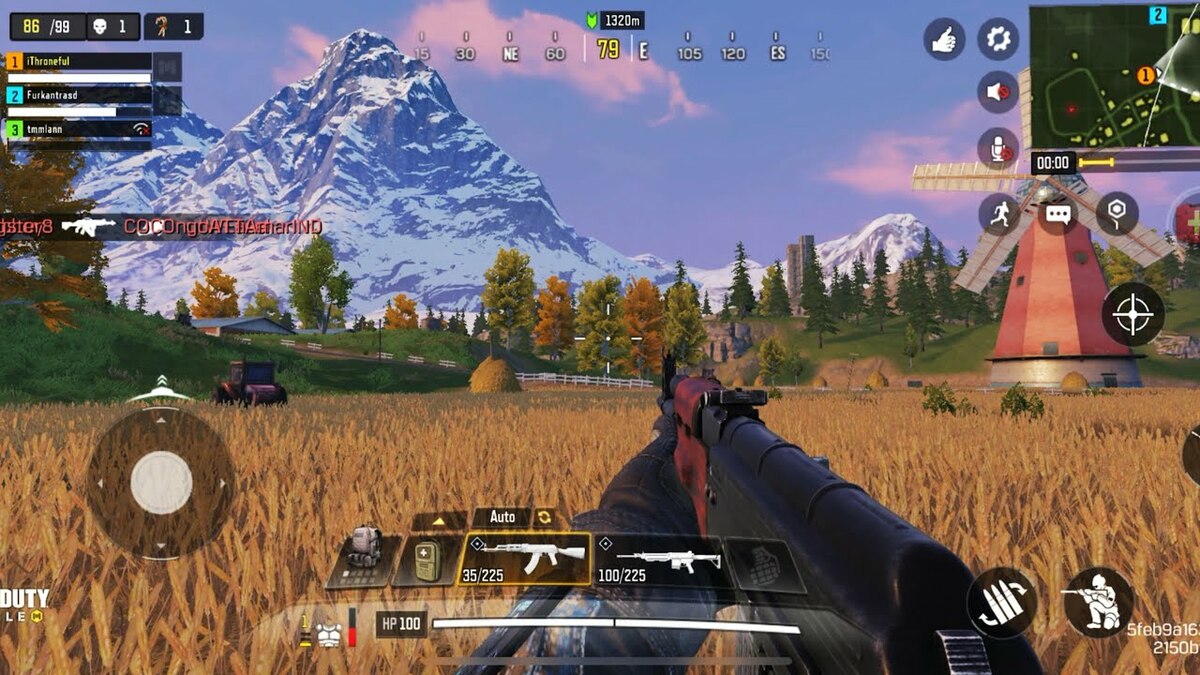The width and height of the screenshot is (1200, 675).
Task: Activate the running man sprint icon
Action: 999,213
